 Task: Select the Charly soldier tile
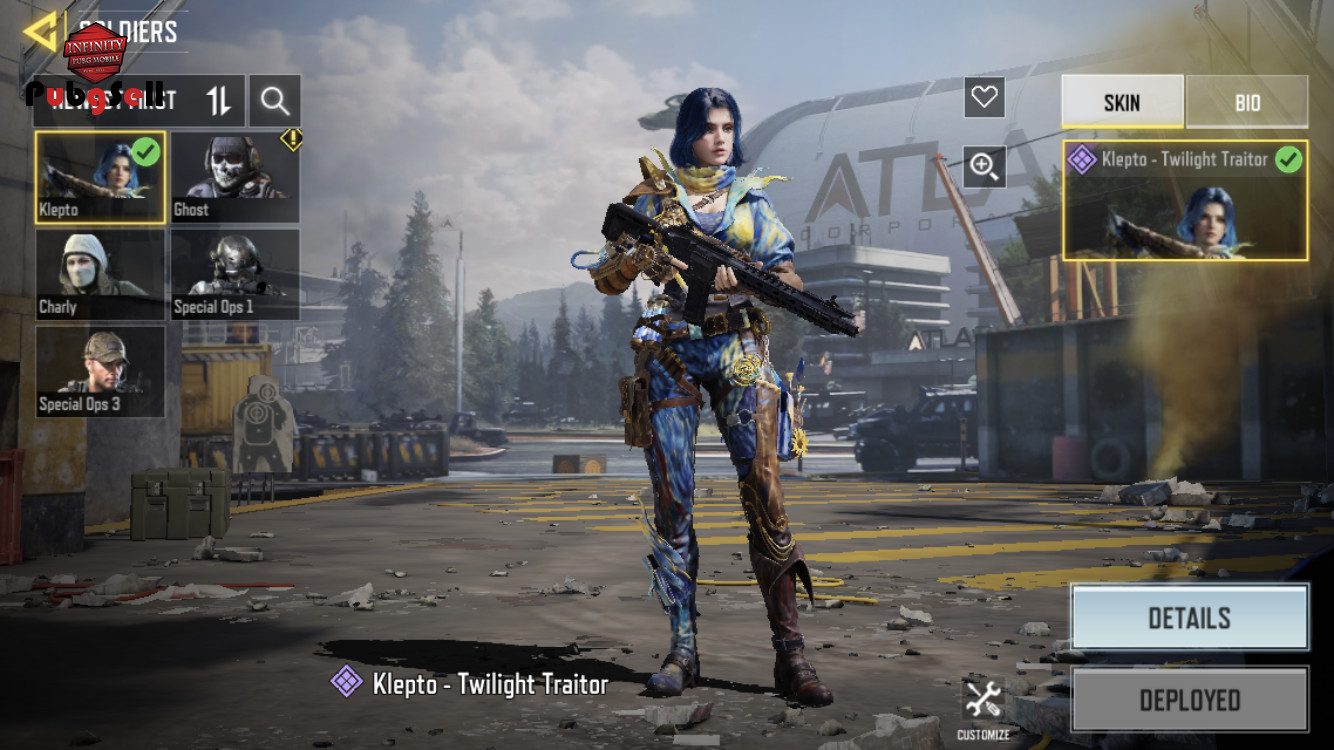click(100, 275)
